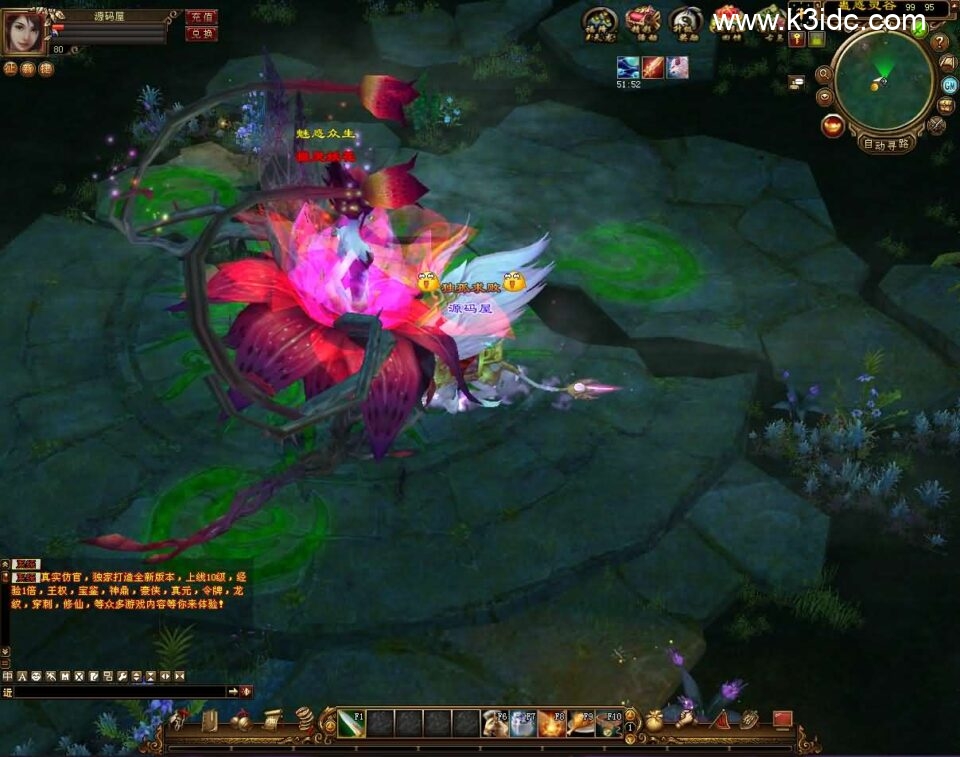Image resolution: width=960 pixels, height=757 pixels.
Task: Open the gold ingot shop icon
Action: pos(831,126)
